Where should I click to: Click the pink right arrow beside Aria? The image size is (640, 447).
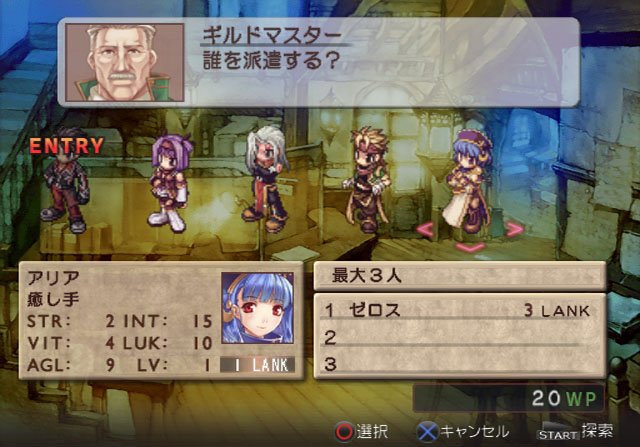point(514,229)
